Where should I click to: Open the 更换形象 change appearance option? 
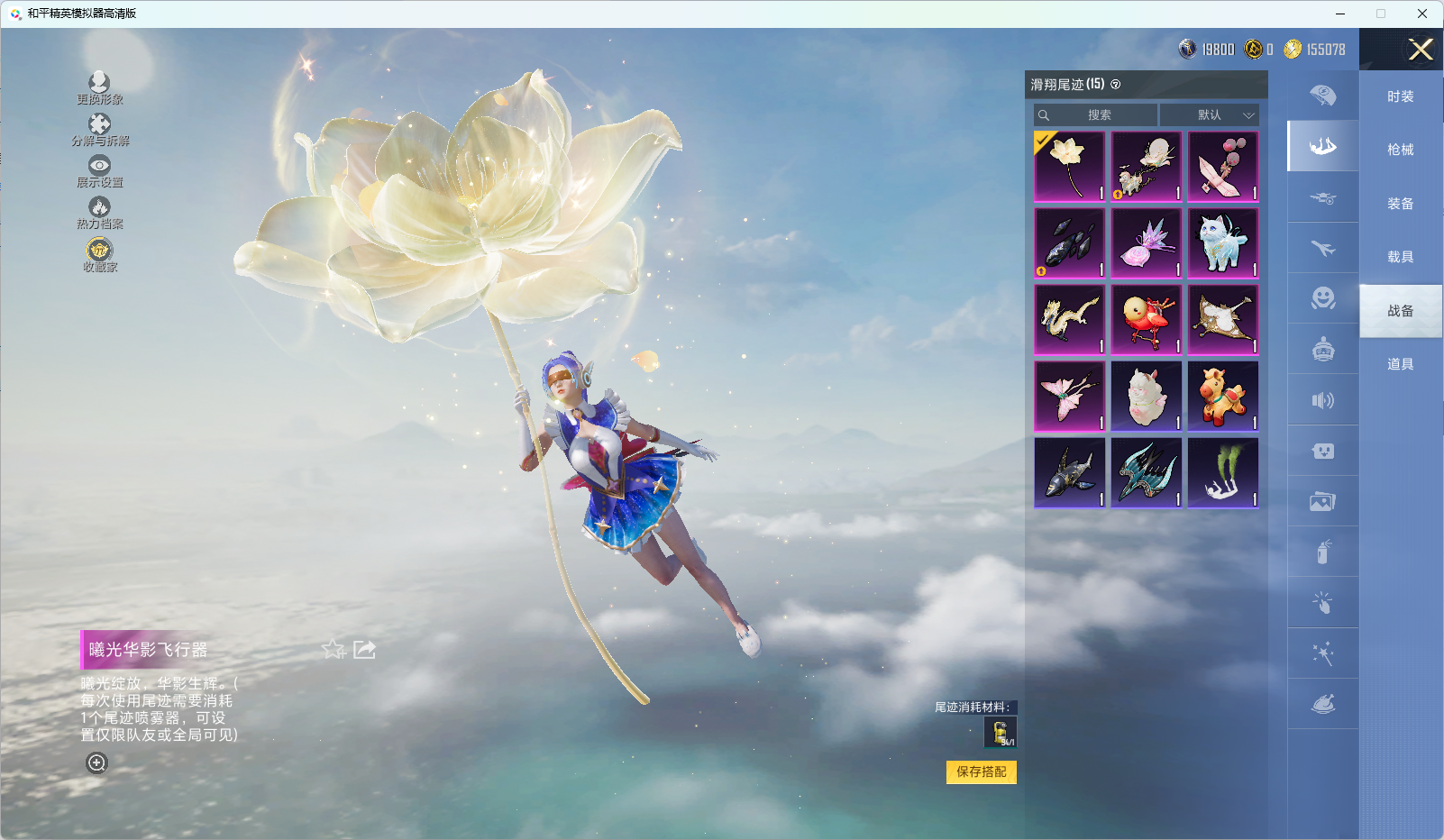point(99,88)
